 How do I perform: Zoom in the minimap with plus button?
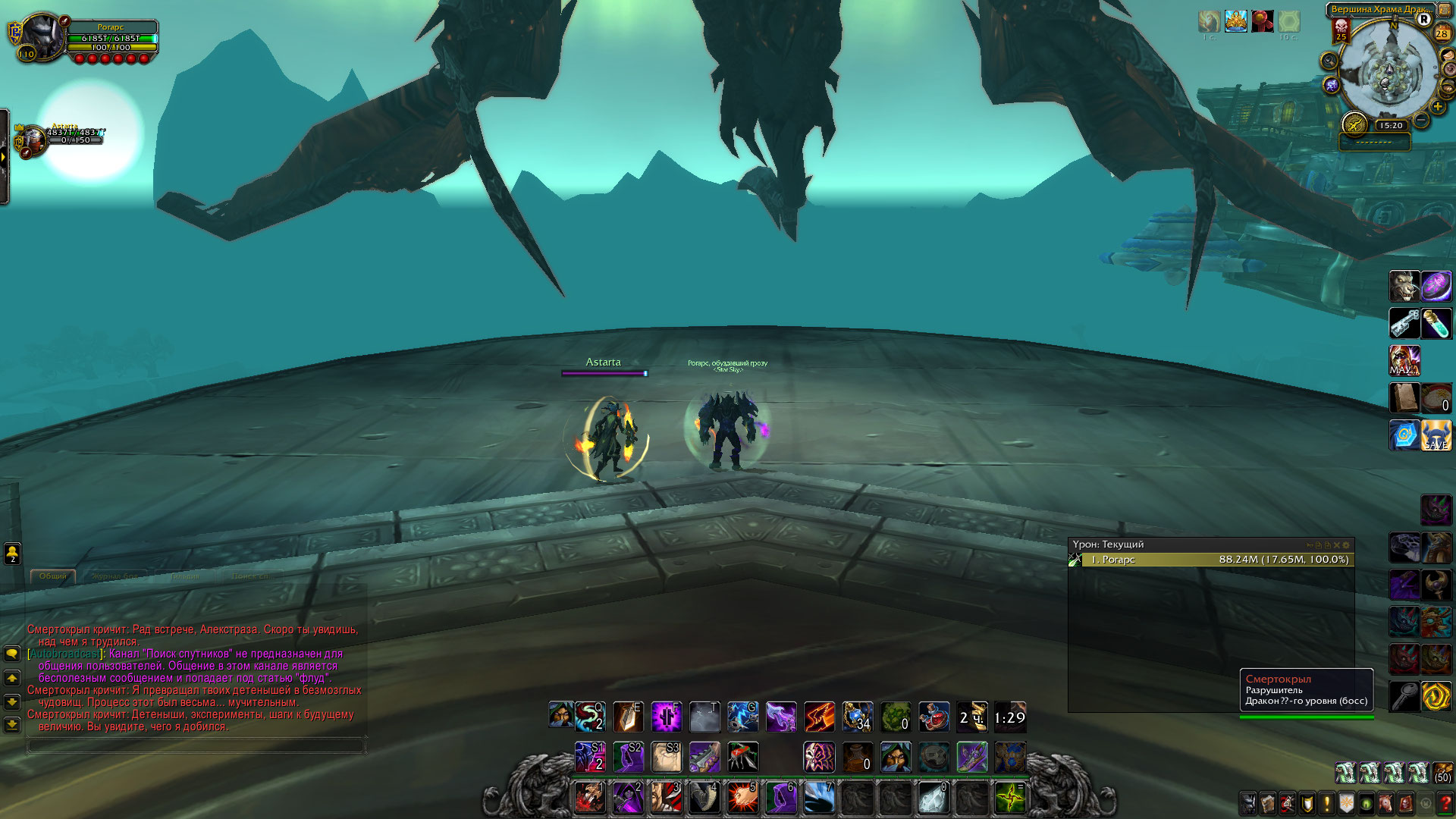(1438, 107)
